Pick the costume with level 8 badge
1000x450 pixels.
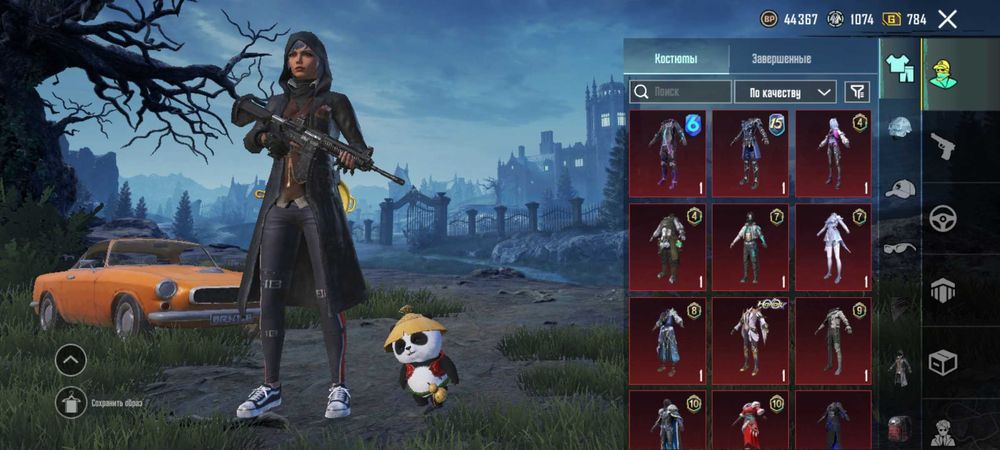coord(667,341)
